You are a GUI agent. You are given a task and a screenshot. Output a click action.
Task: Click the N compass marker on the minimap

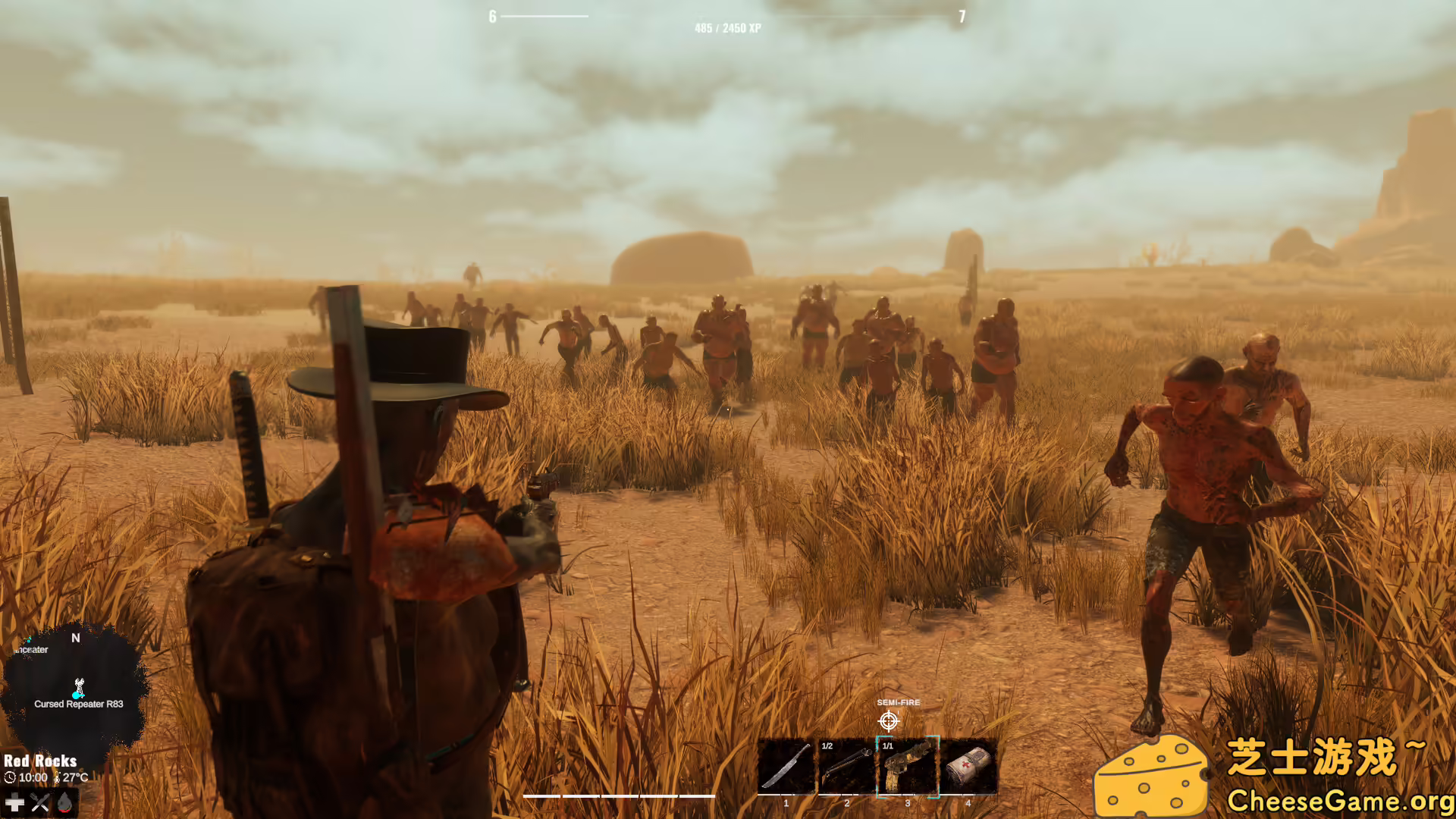tap(74, 639)
